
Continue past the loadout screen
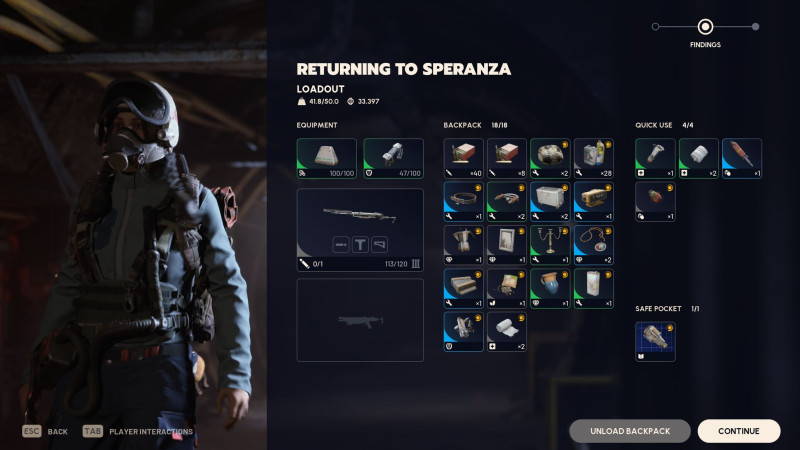(738, 431)
